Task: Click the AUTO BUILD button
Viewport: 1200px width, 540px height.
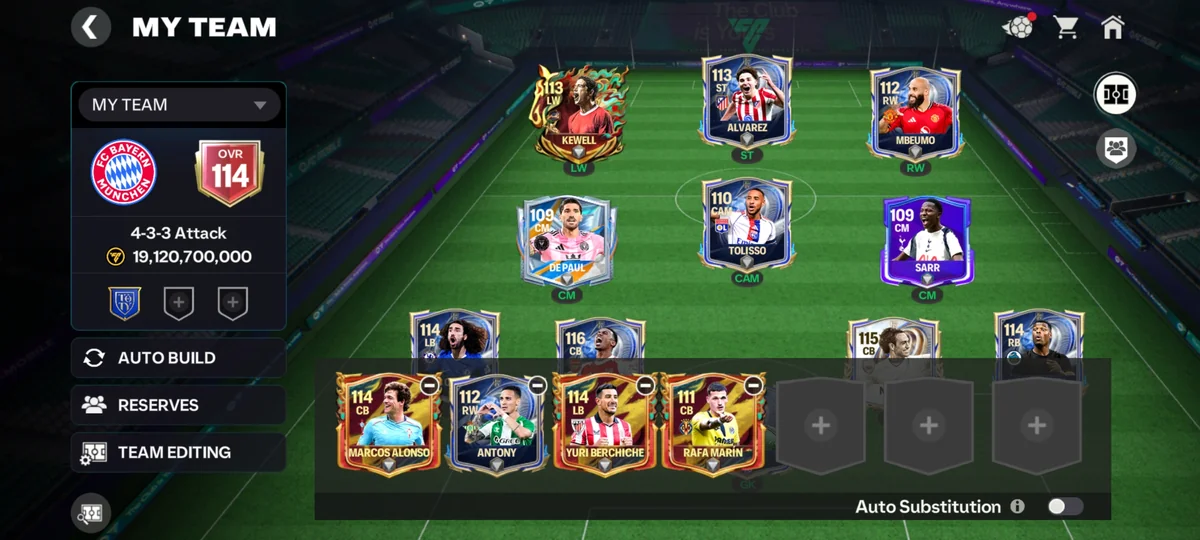Action: (x=178, y=358)
